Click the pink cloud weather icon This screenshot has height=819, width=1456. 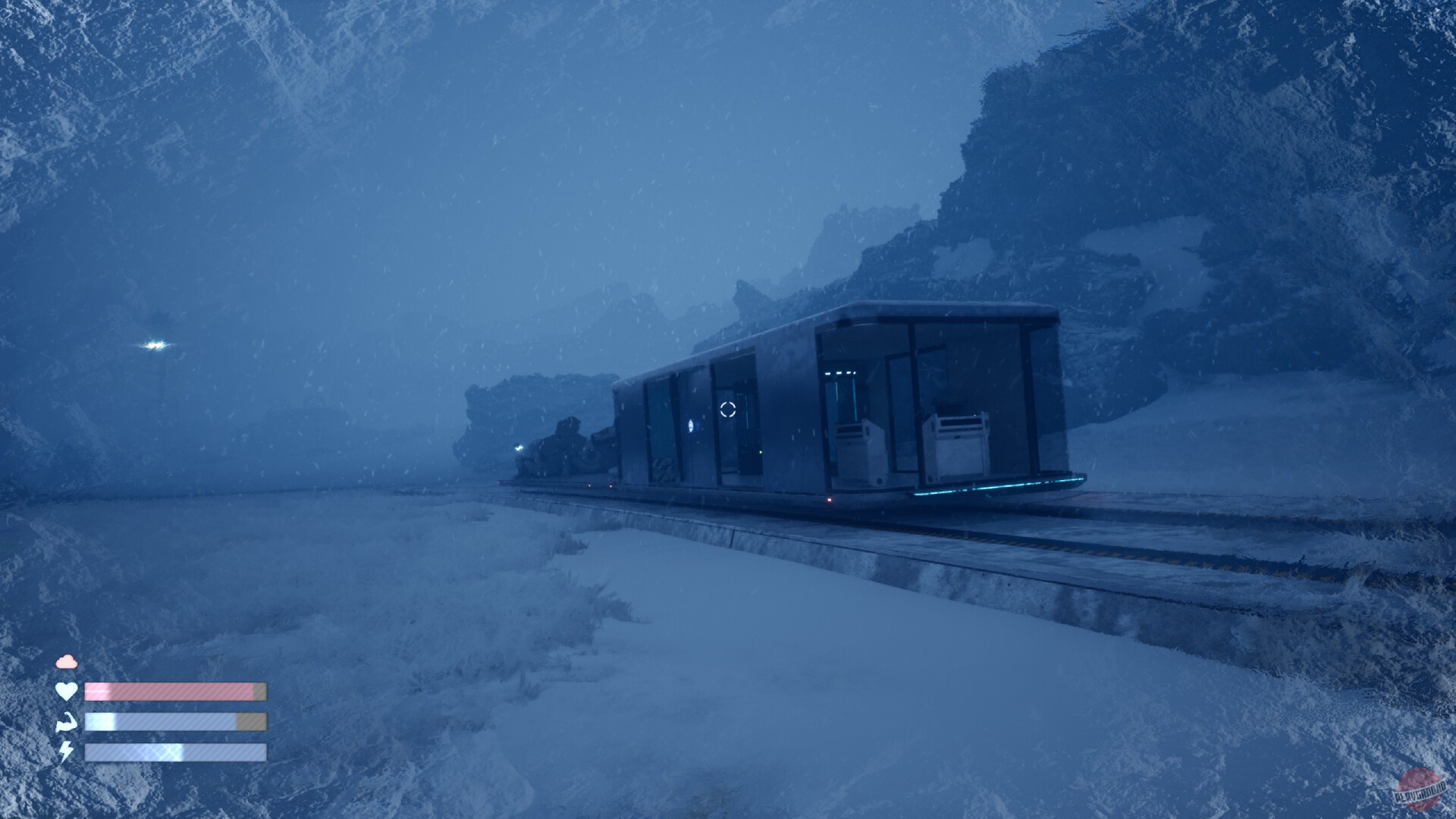point(67,661)
